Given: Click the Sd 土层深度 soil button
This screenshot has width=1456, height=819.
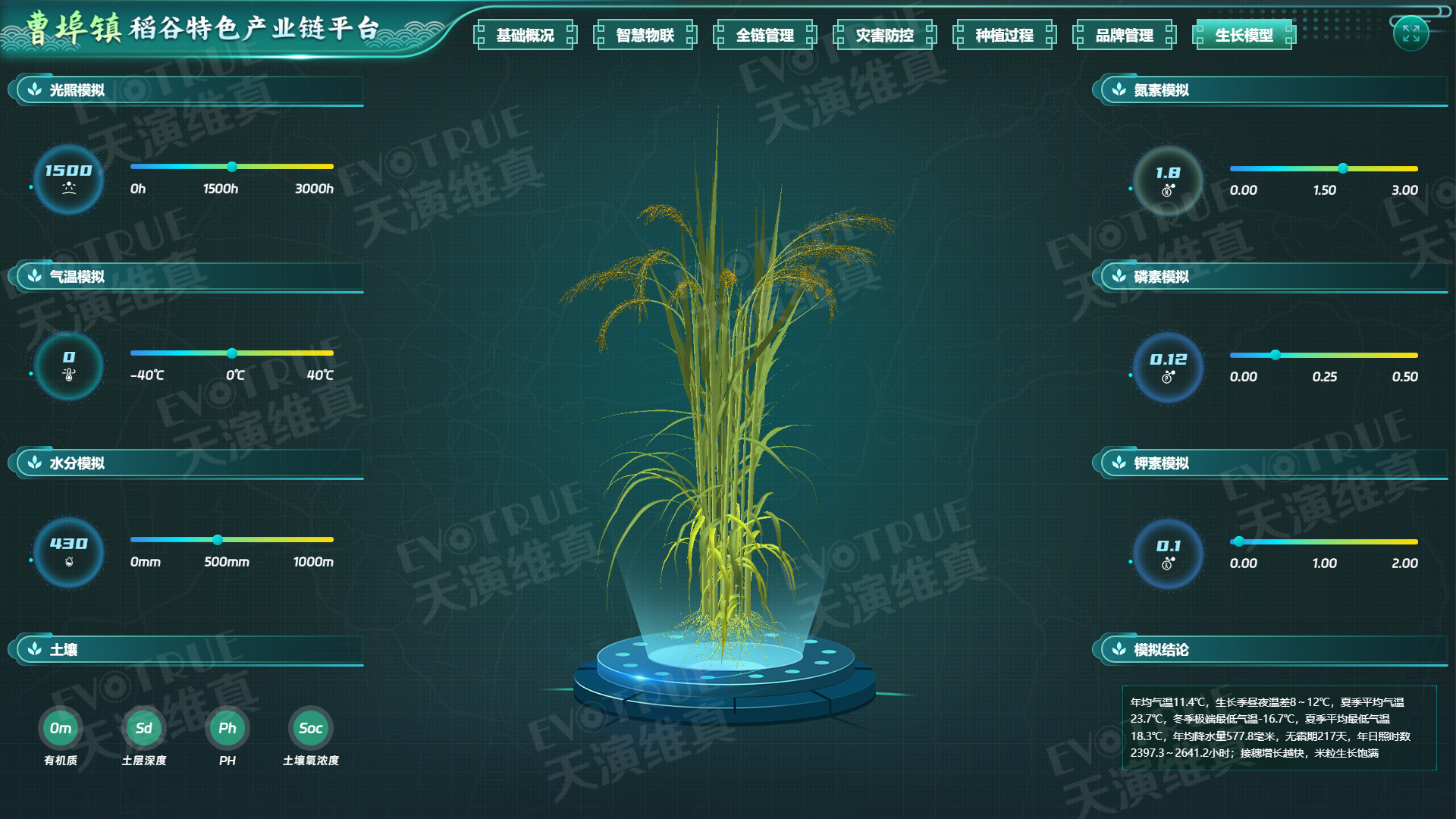Looking at the screenshot, I should pyautogui.click(x=143, y=728).
